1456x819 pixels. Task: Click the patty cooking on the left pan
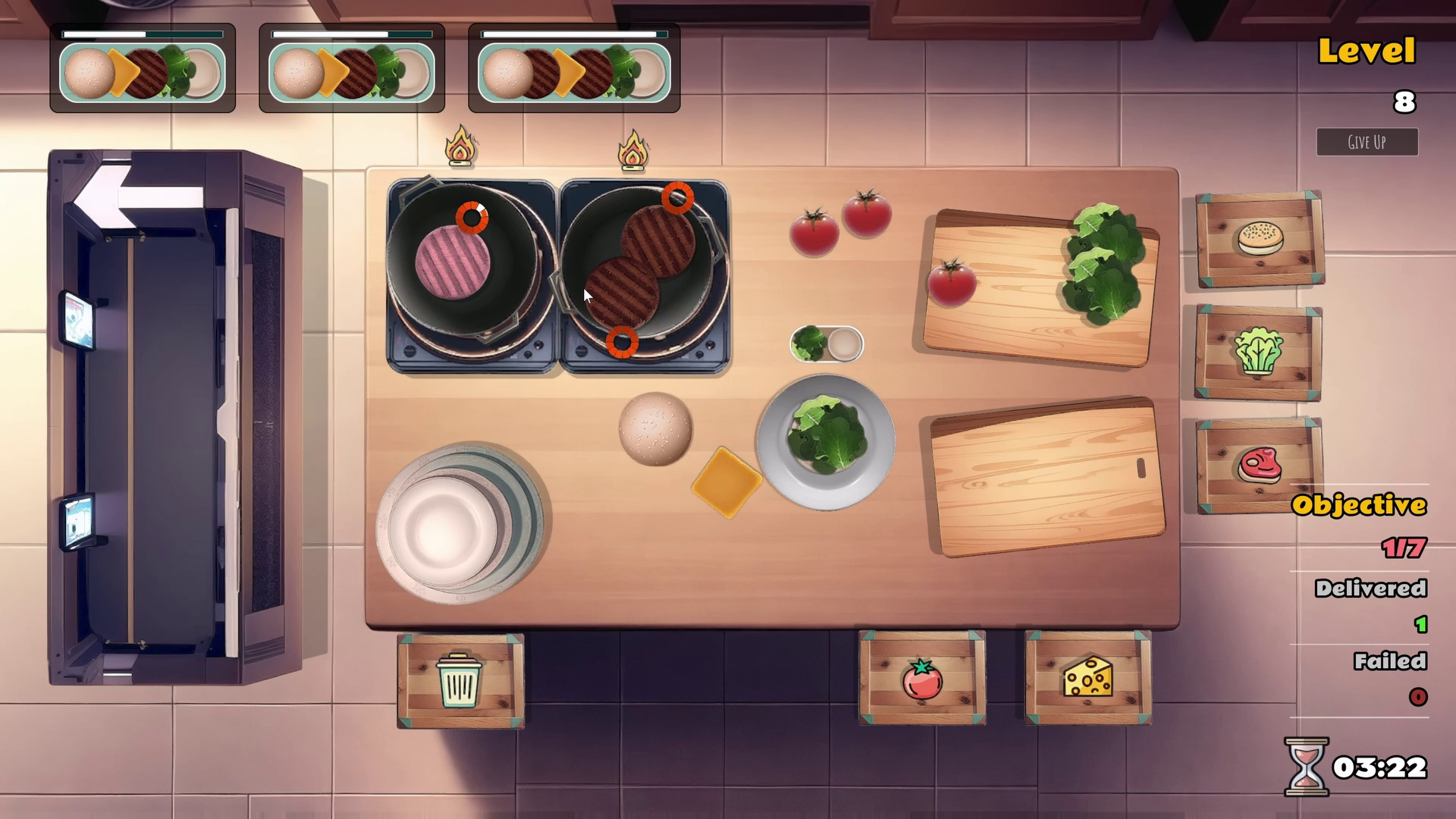[x=453, y=262]
